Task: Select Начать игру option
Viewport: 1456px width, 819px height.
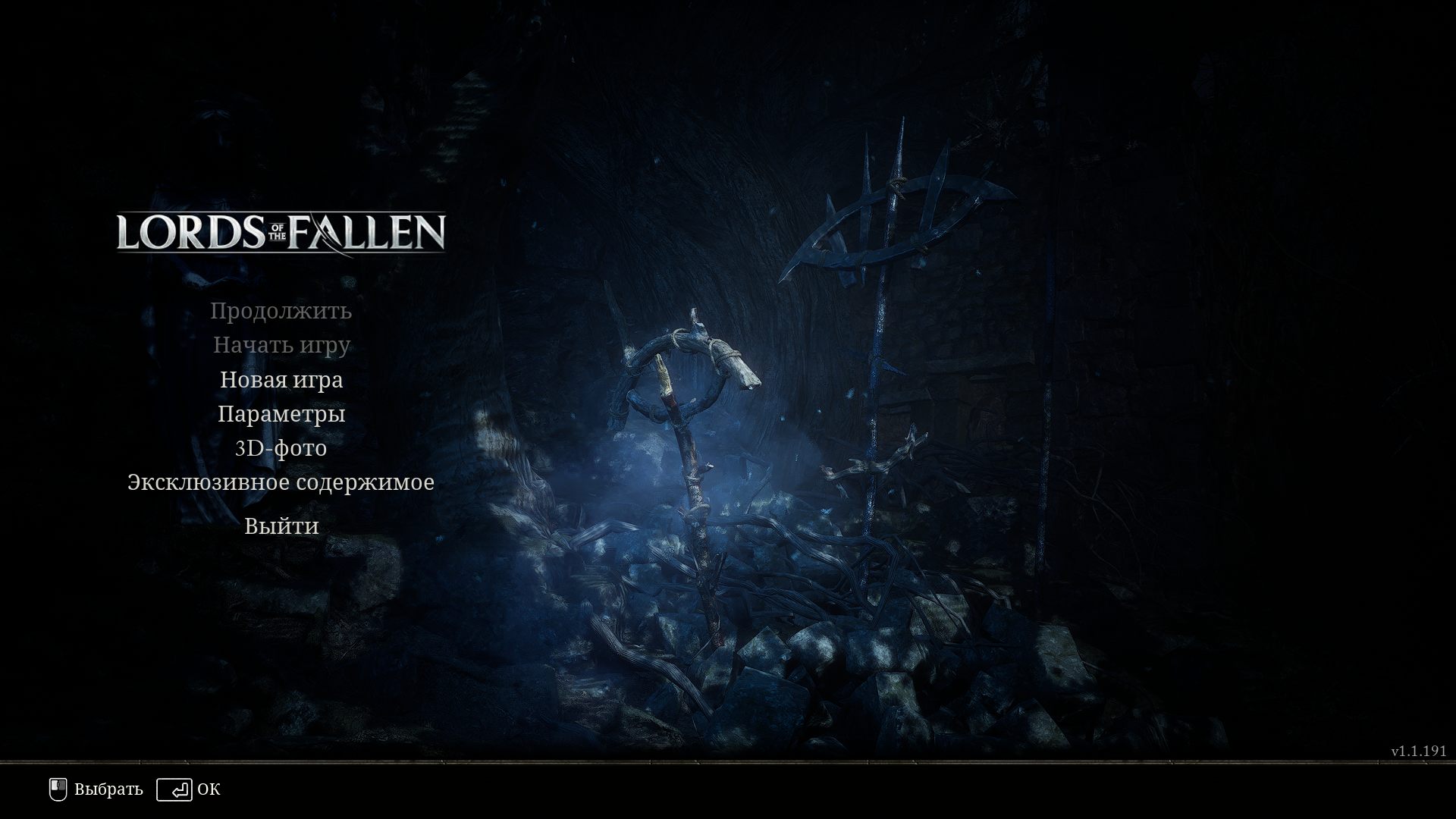Action: [x=281, y=345]
